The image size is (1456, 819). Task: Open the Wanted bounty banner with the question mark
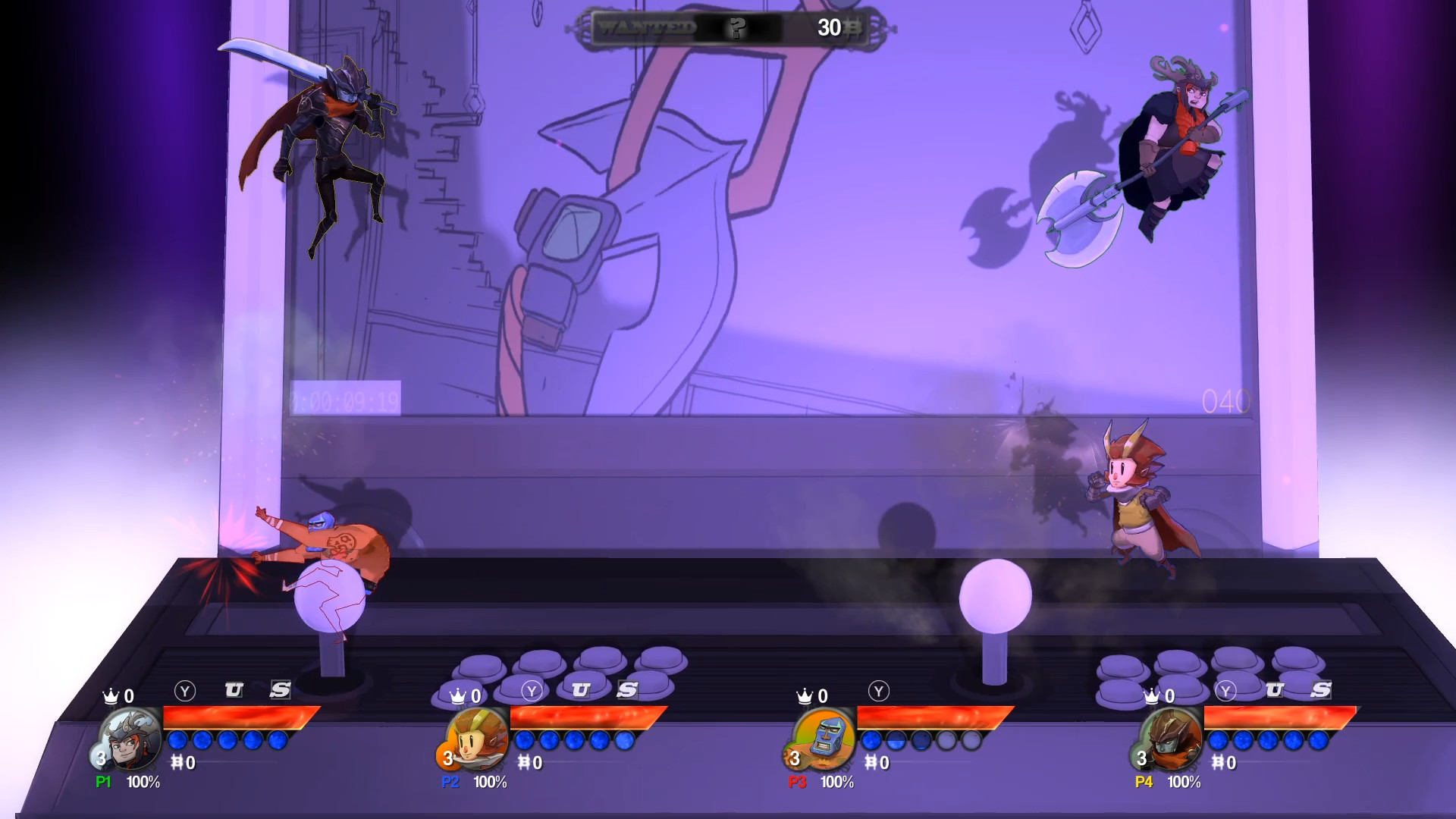[x=734, y=28]
